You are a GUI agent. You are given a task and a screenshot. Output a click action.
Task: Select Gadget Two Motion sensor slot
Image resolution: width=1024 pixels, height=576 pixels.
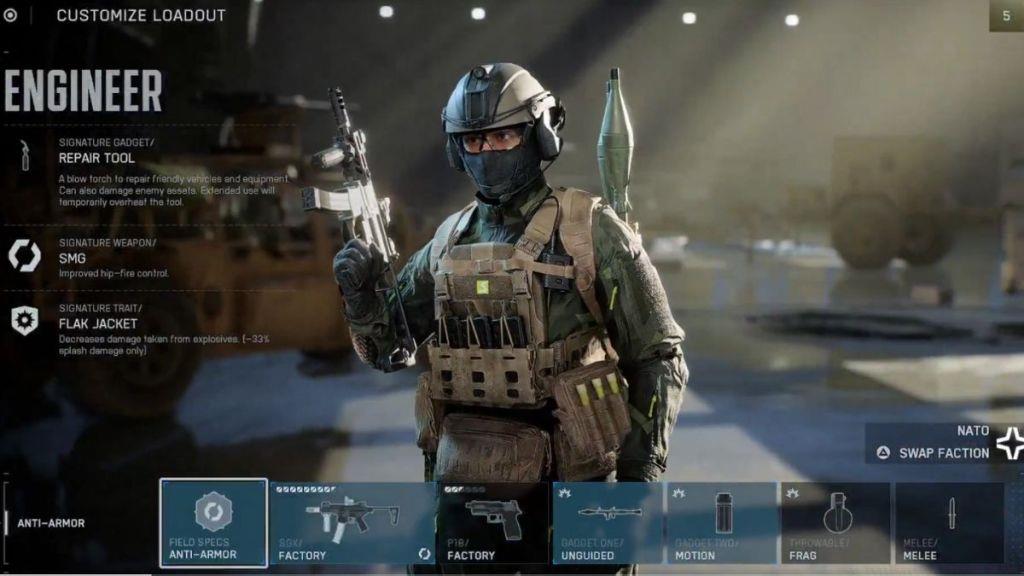[x=722, y=522]
